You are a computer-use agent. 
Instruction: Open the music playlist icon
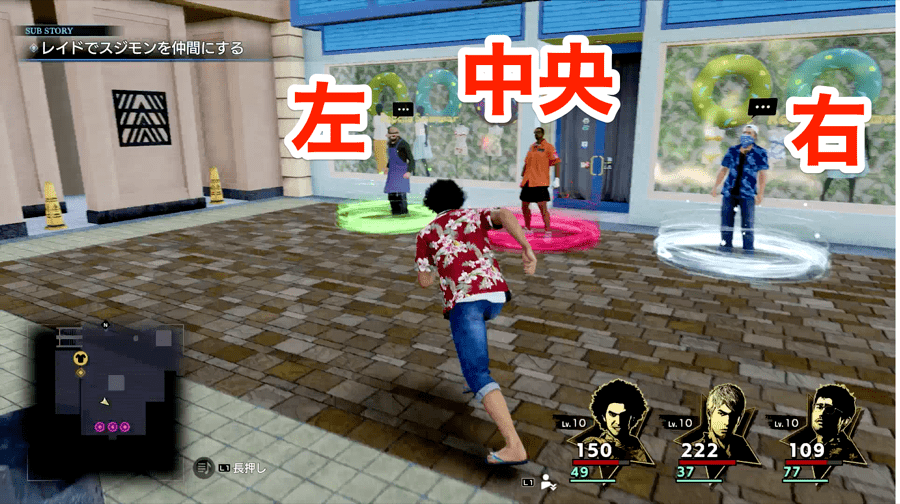(201, 467)
